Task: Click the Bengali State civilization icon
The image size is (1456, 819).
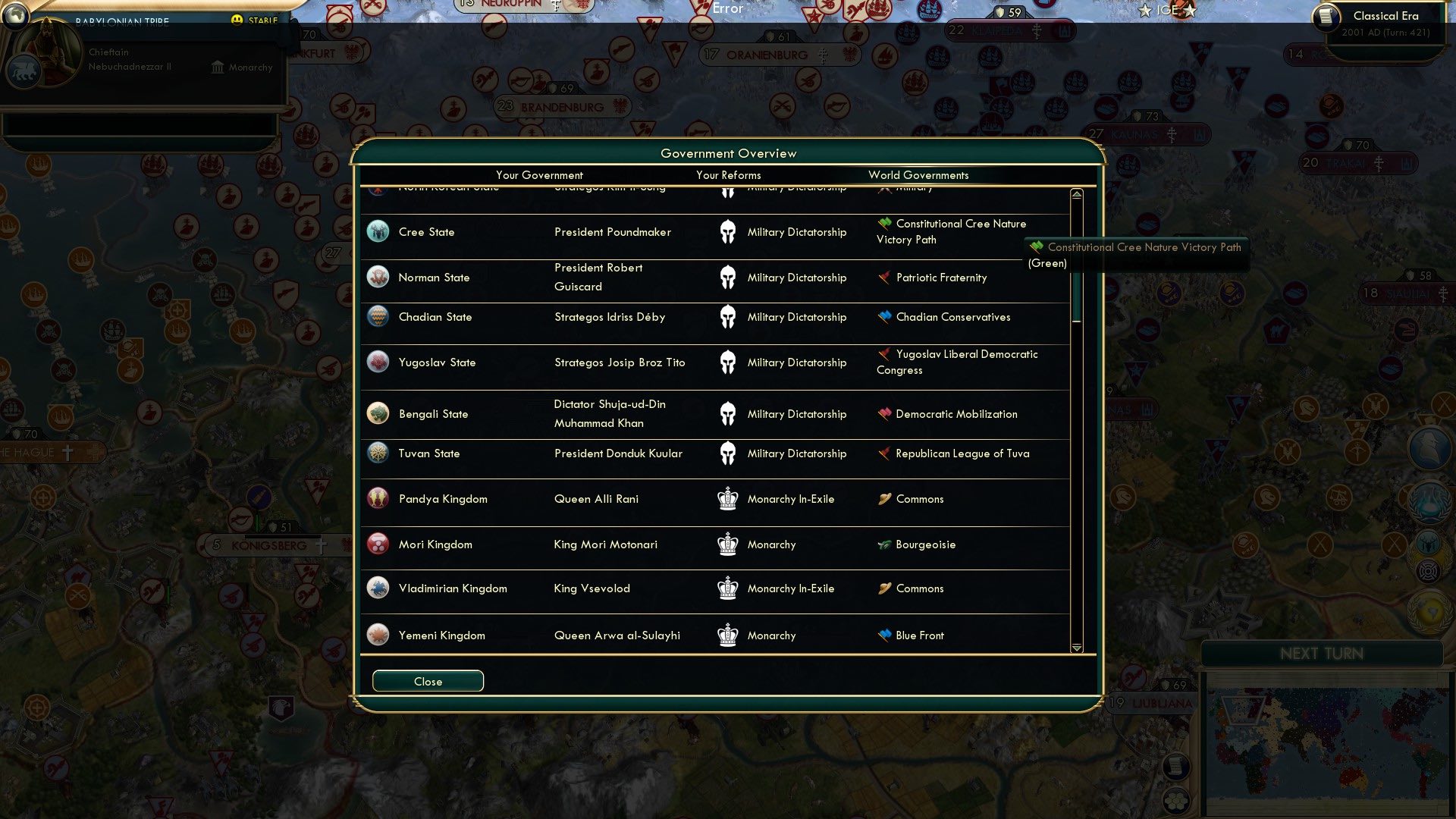Action: pos(378,413)
